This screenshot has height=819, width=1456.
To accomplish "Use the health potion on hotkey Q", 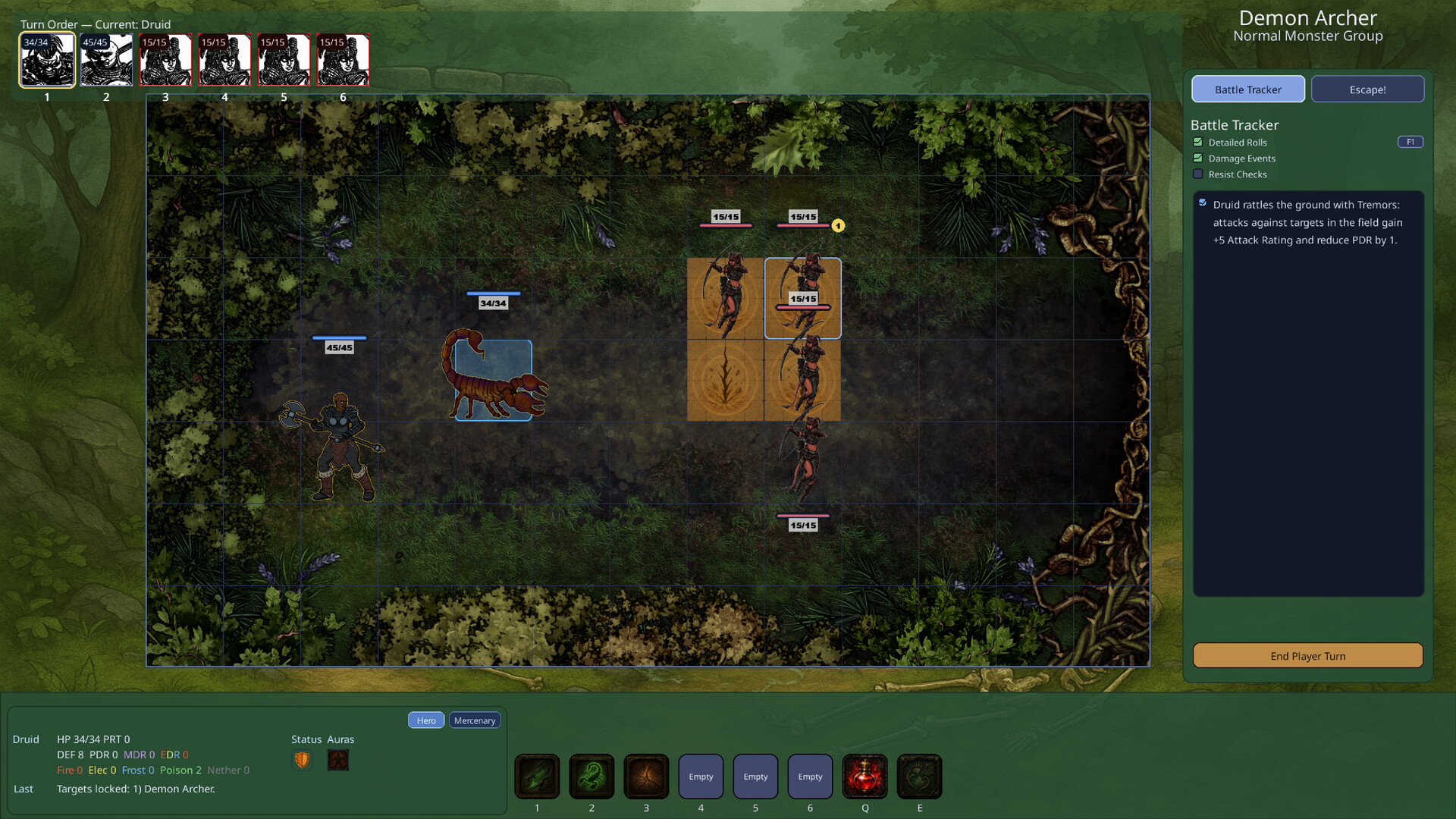I will click(864, 776).
